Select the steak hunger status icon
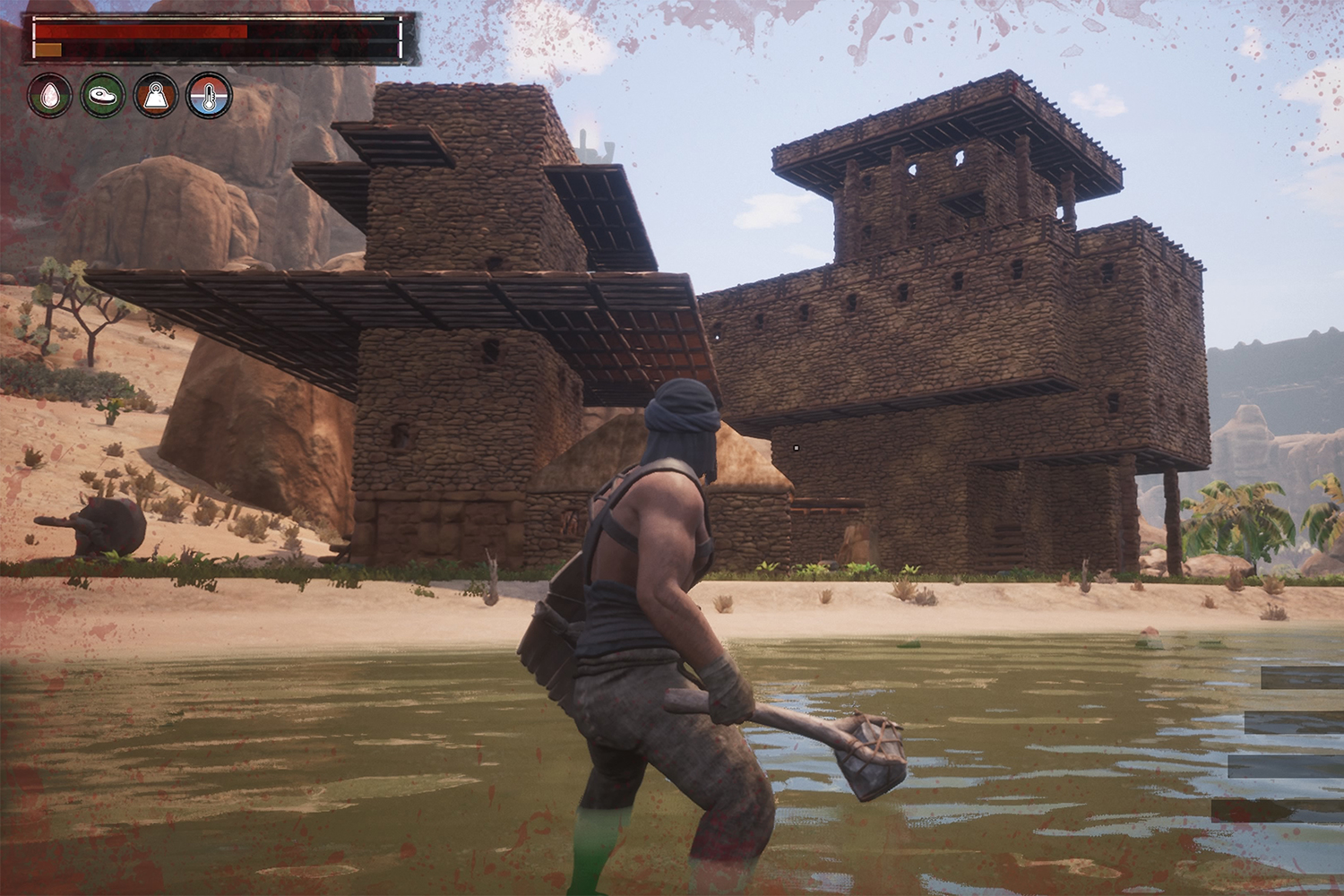The height and width of the screenshot is (896, 1344). coord(102,96)
